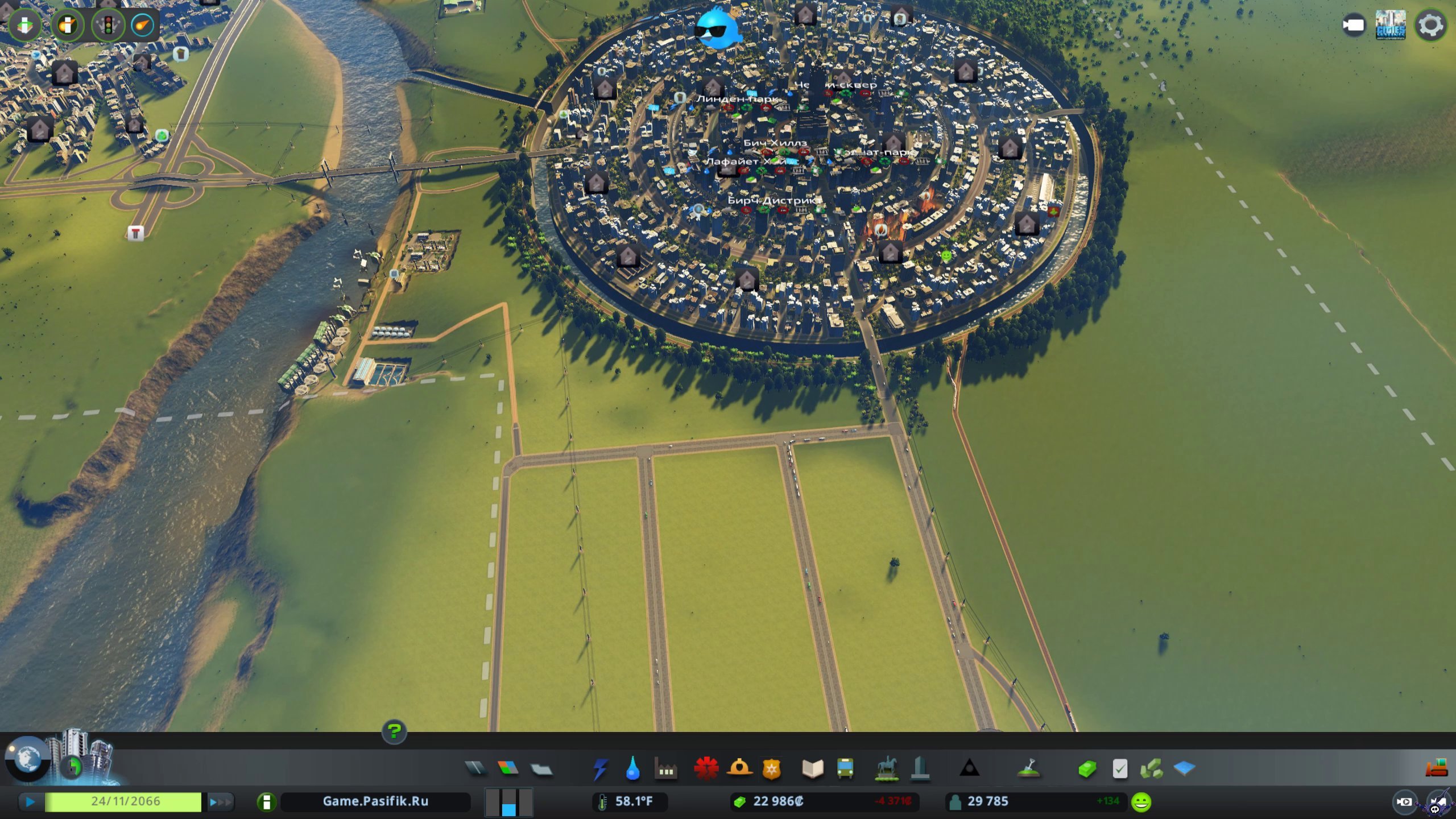1456x819 pixels.
Task: Open the traffic light manager tool
Action: pyautogui.click(x=107, y=25)
